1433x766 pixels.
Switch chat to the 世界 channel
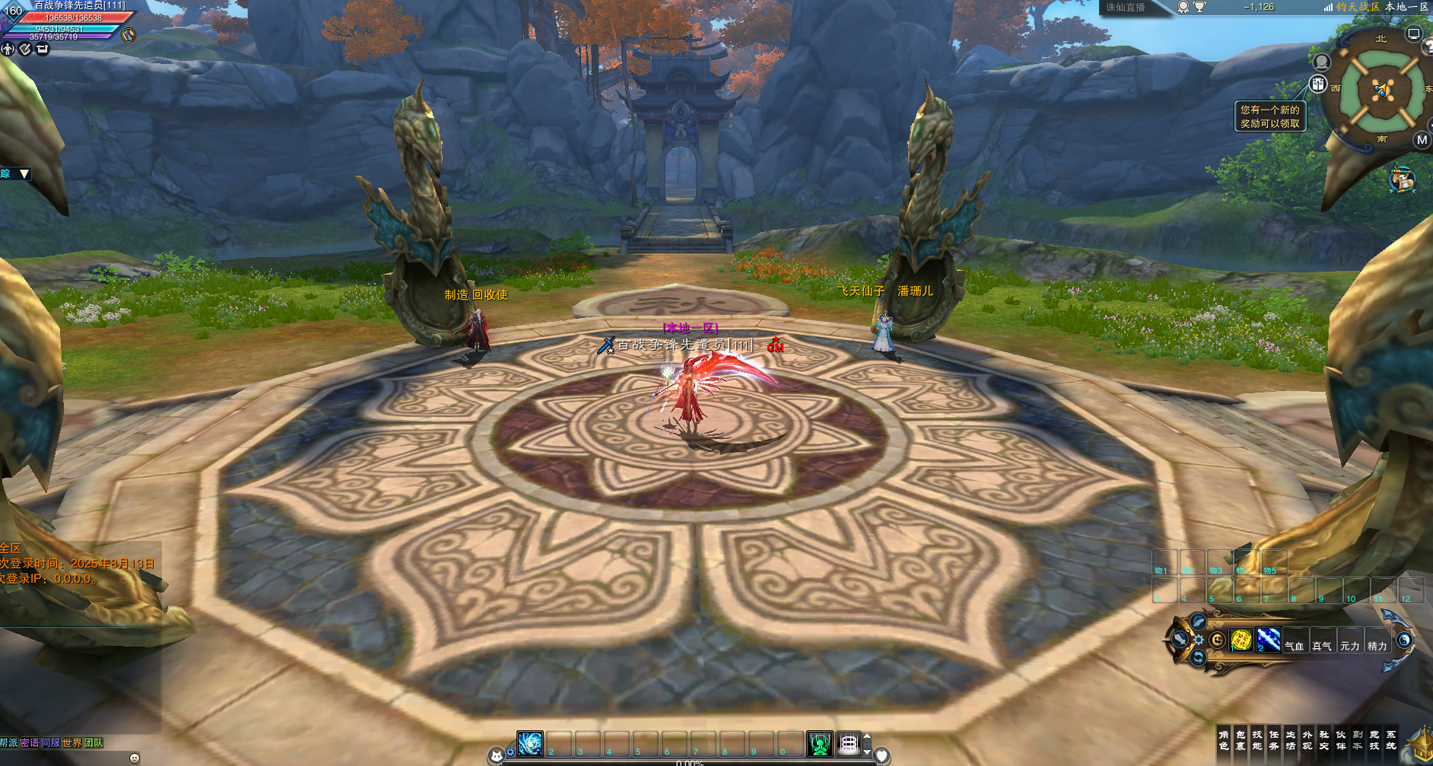(x=71, y=743)
